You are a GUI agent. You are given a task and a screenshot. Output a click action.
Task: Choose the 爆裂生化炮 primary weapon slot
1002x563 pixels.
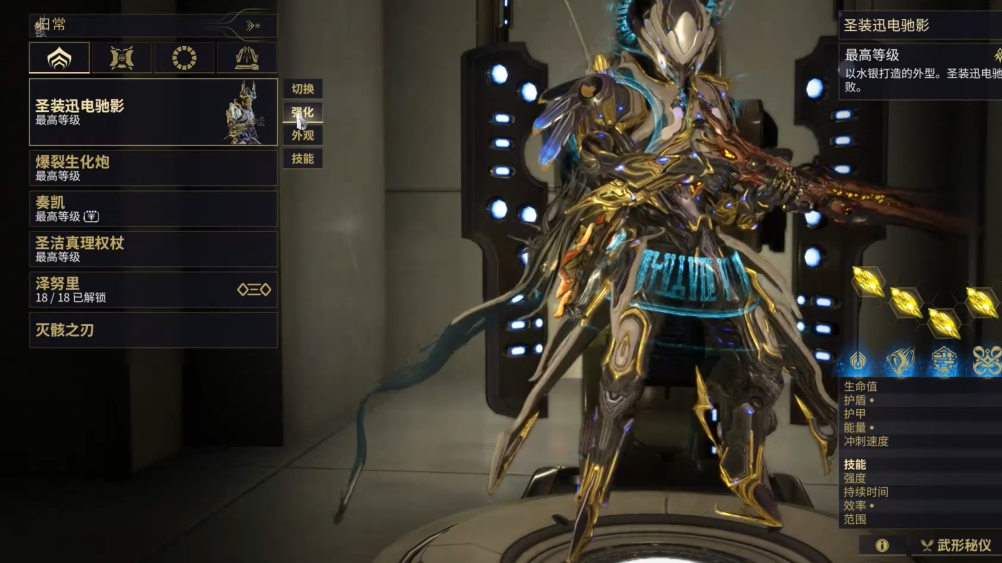[153, 168]
